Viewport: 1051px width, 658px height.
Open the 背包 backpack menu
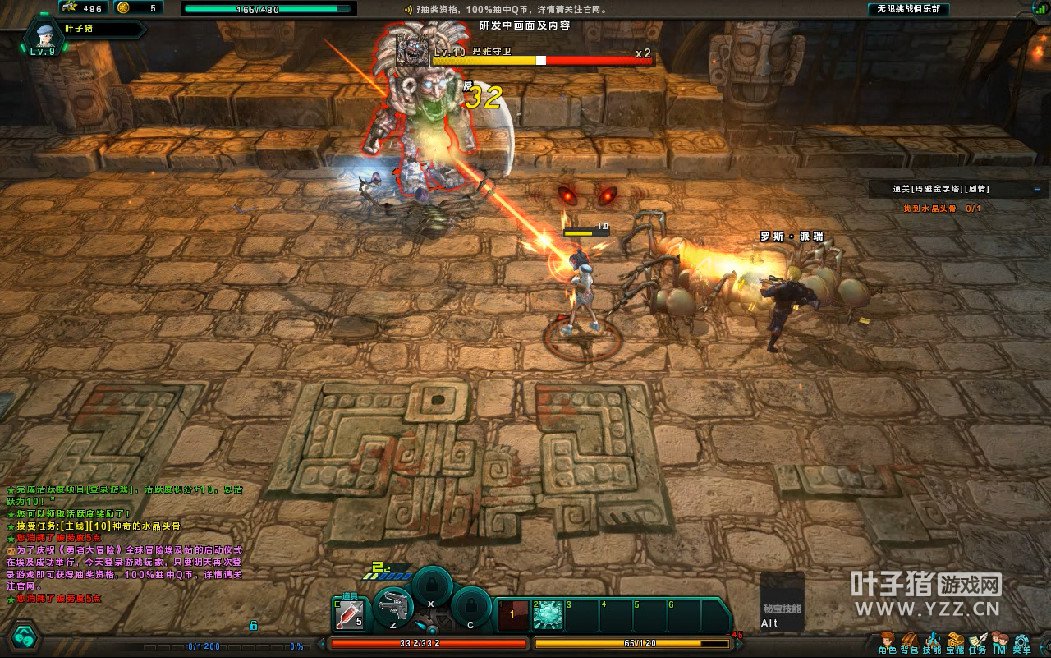tap(909, 641)
